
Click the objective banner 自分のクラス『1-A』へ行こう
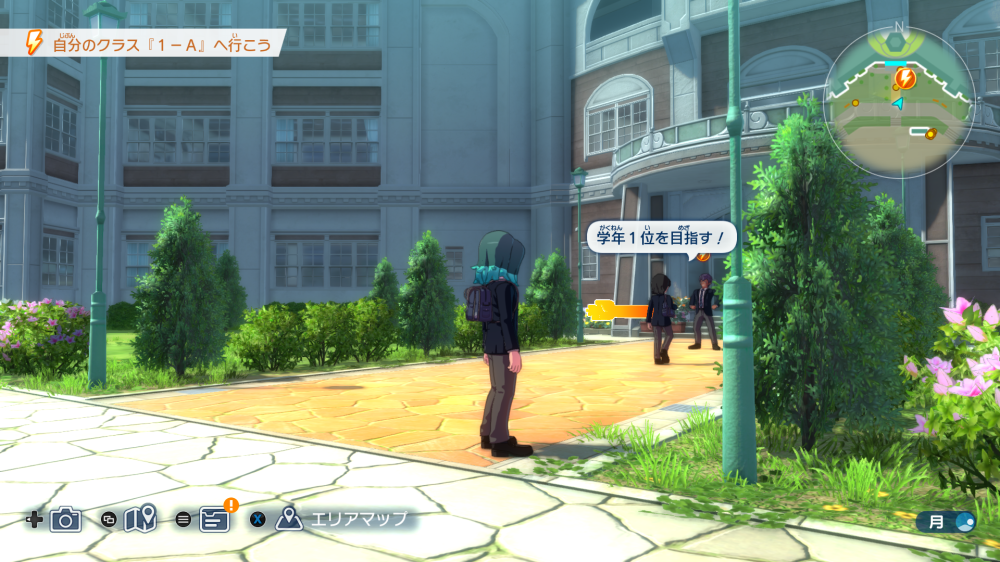150,43
